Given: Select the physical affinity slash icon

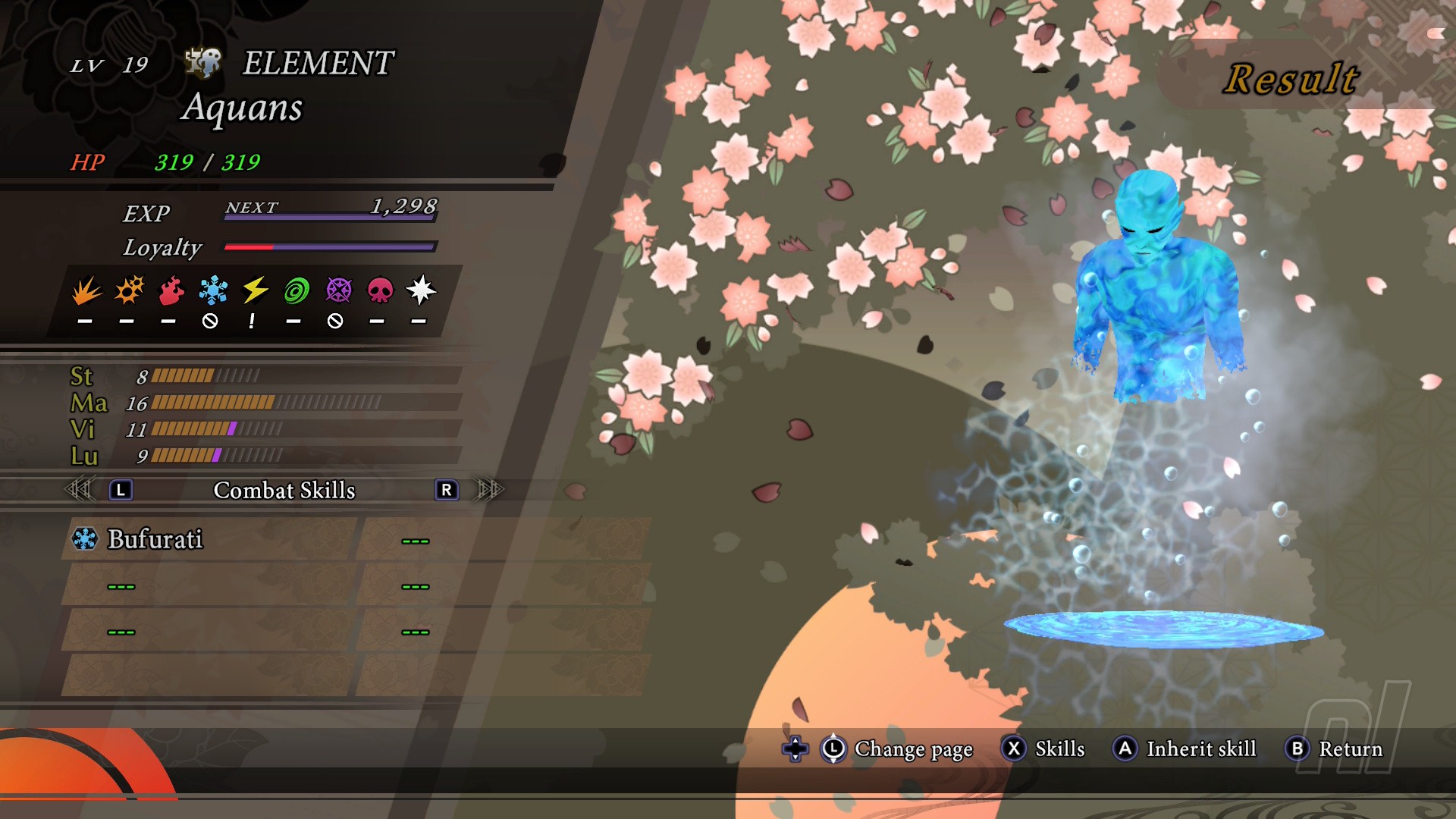Looking at the screenshot, I should 86,290.
